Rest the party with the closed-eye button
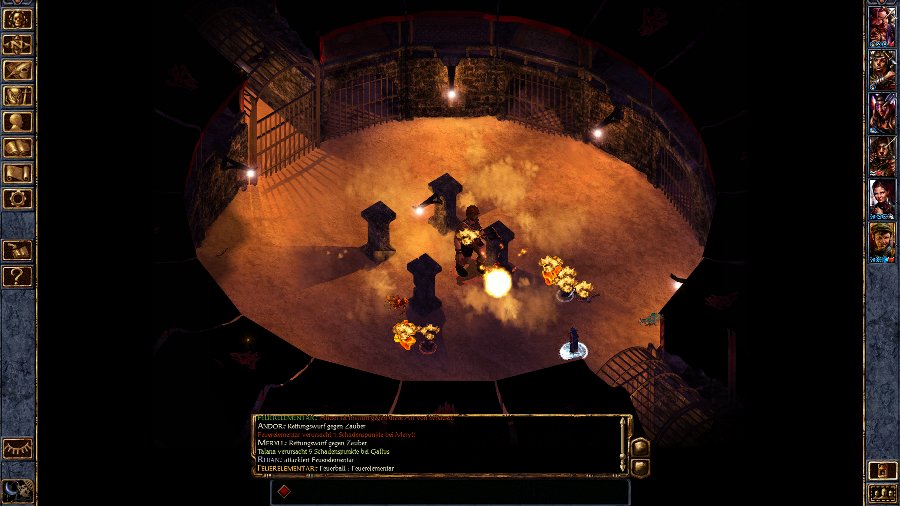 (x=18, y=449)
